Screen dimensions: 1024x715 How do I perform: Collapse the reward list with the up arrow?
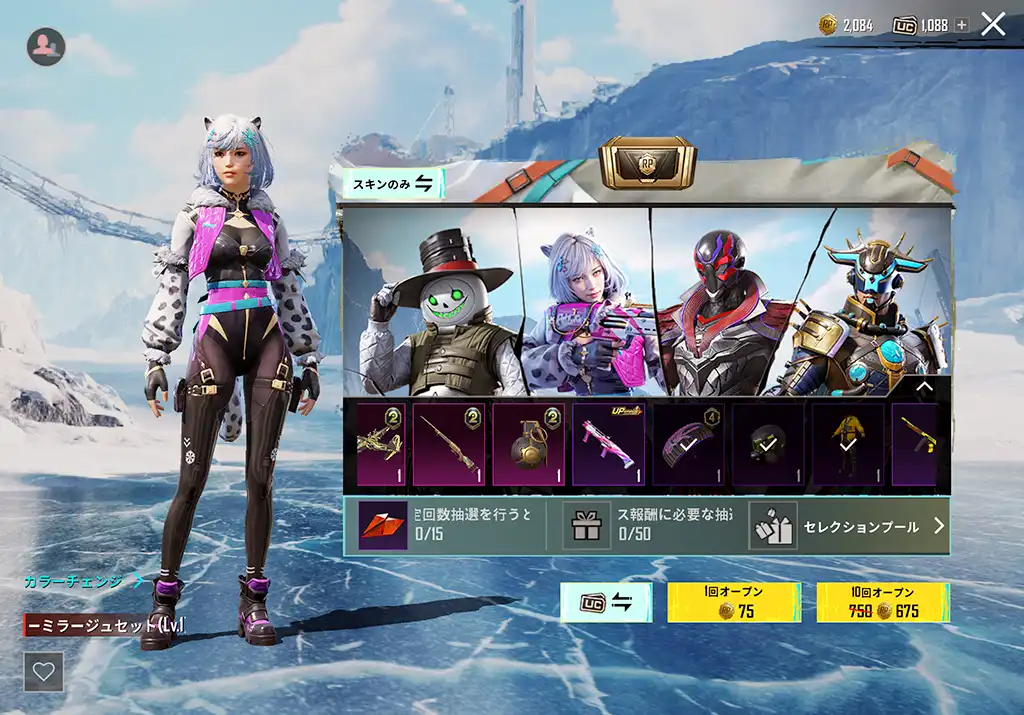pyautogui.click(x=924, y=387)
